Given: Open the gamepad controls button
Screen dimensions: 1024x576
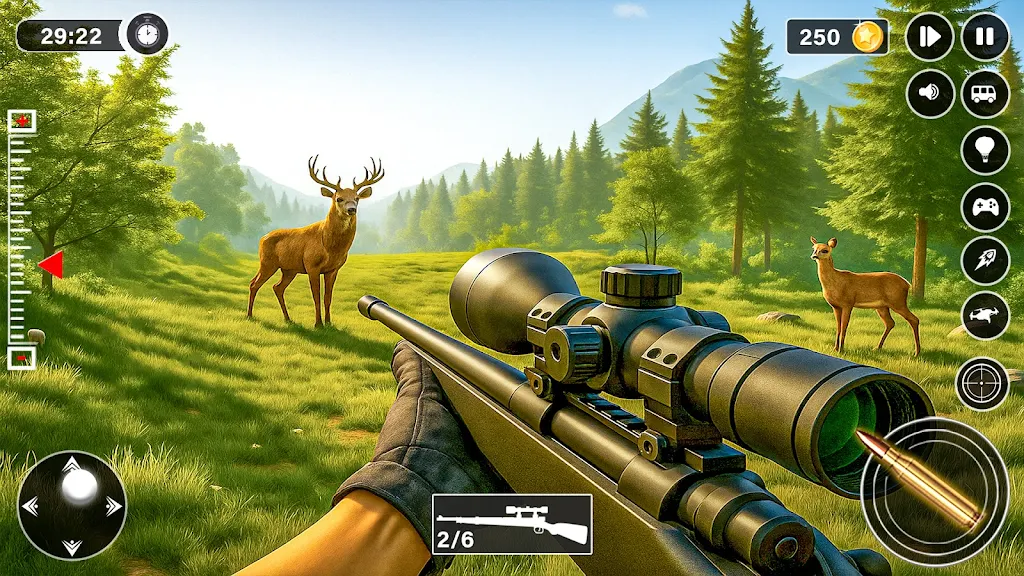Looking at the screenshot, I should [x=985, y=207].
